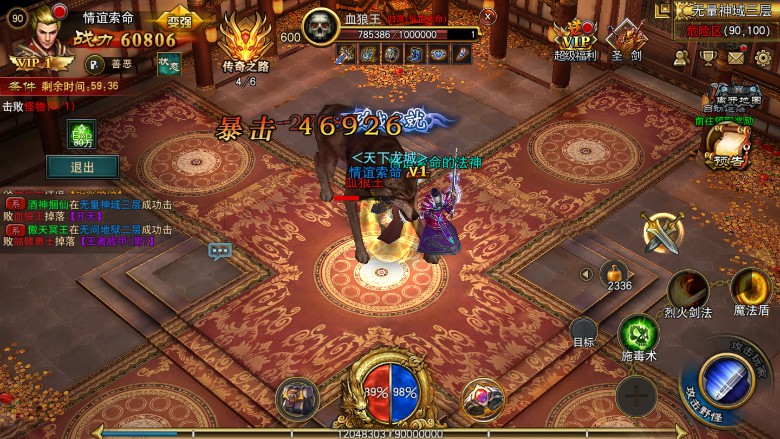Open the chat speech bubble

(x=220, y=250)
